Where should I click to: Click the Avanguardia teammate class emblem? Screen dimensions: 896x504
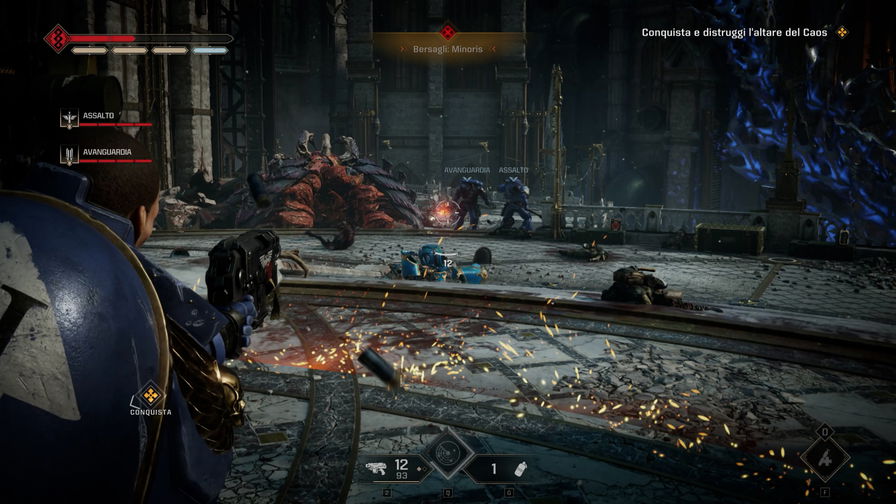pyautogui.click(x=69, y=155)
